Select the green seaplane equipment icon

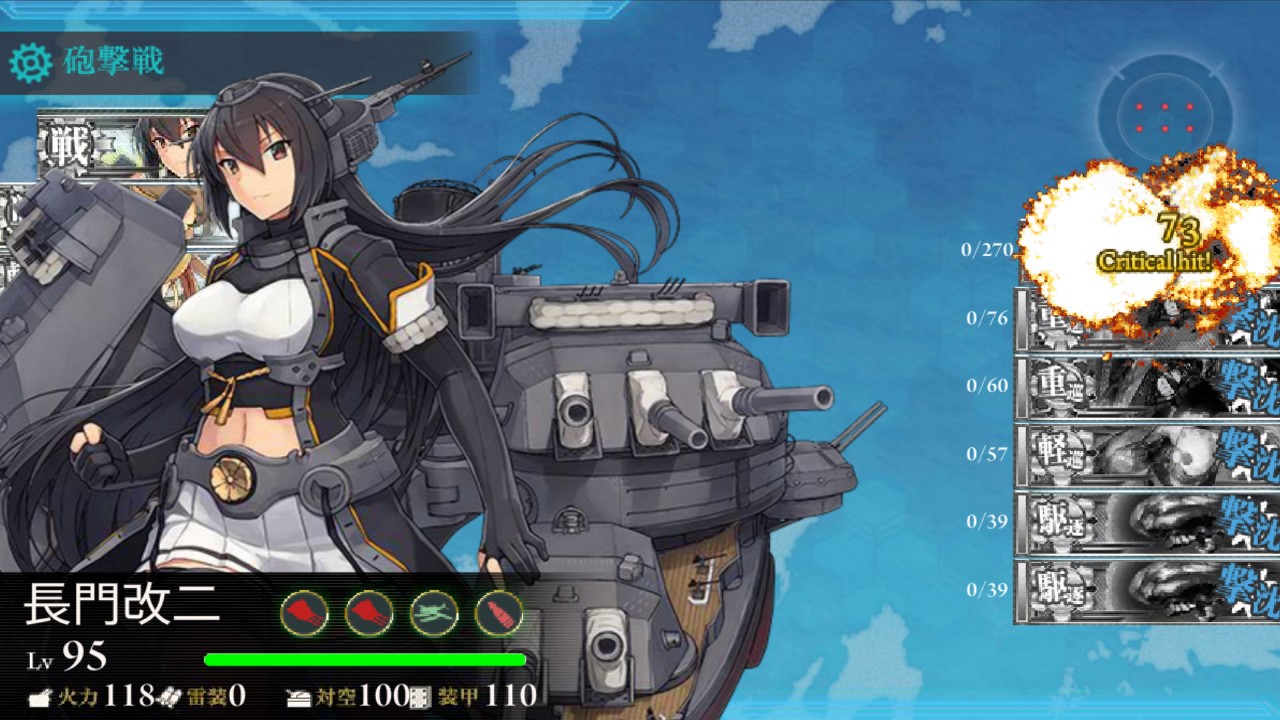[x=434, y=613]
